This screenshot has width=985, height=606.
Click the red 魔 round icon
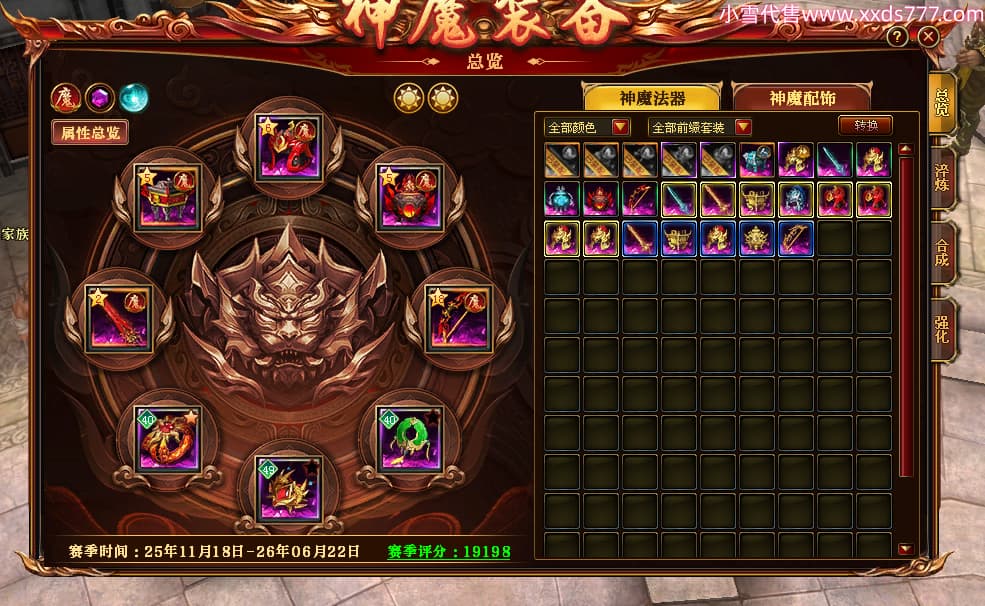pos(65,97)
